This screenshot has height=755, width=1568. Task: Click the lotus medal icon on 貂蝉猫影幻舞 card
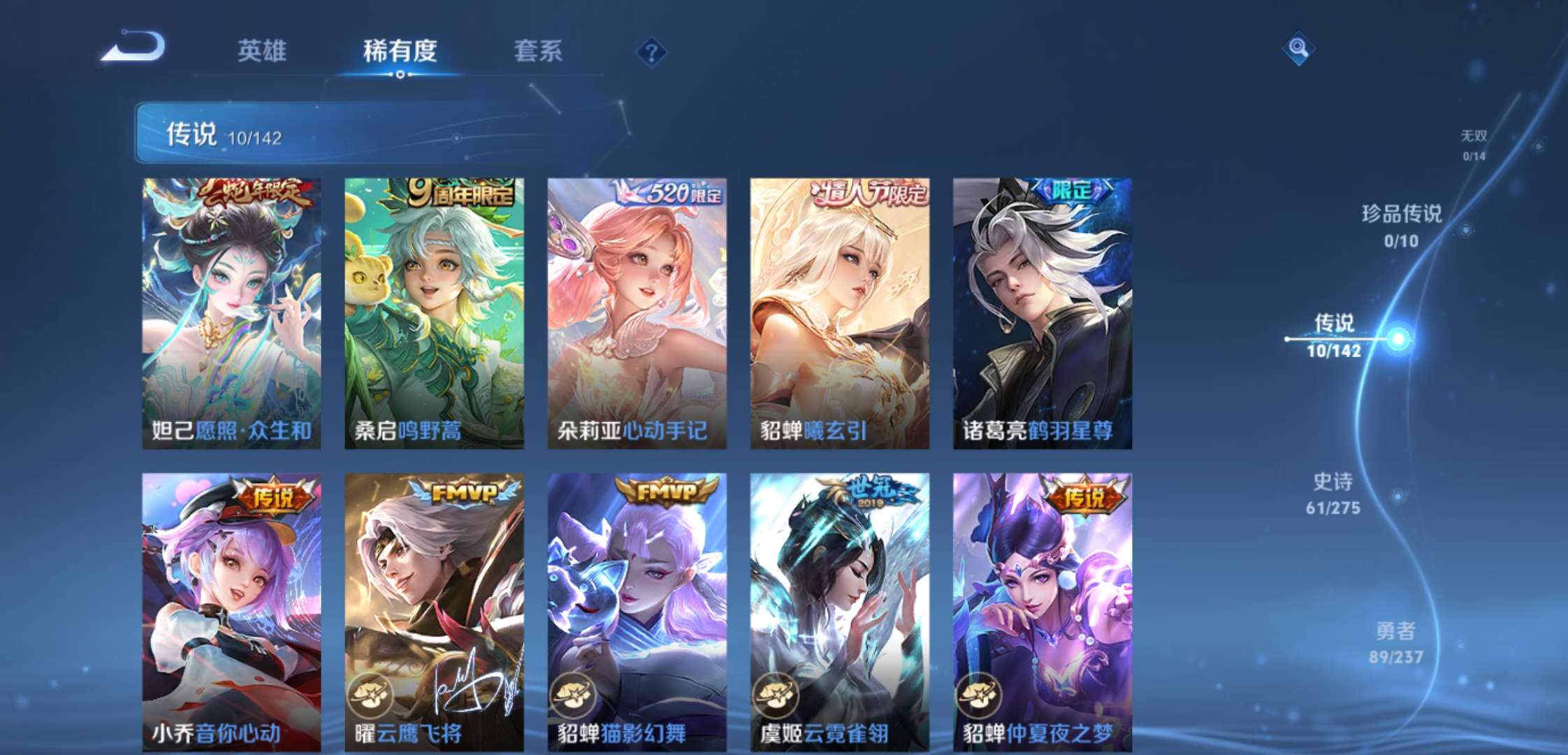[x=574, y=696]
